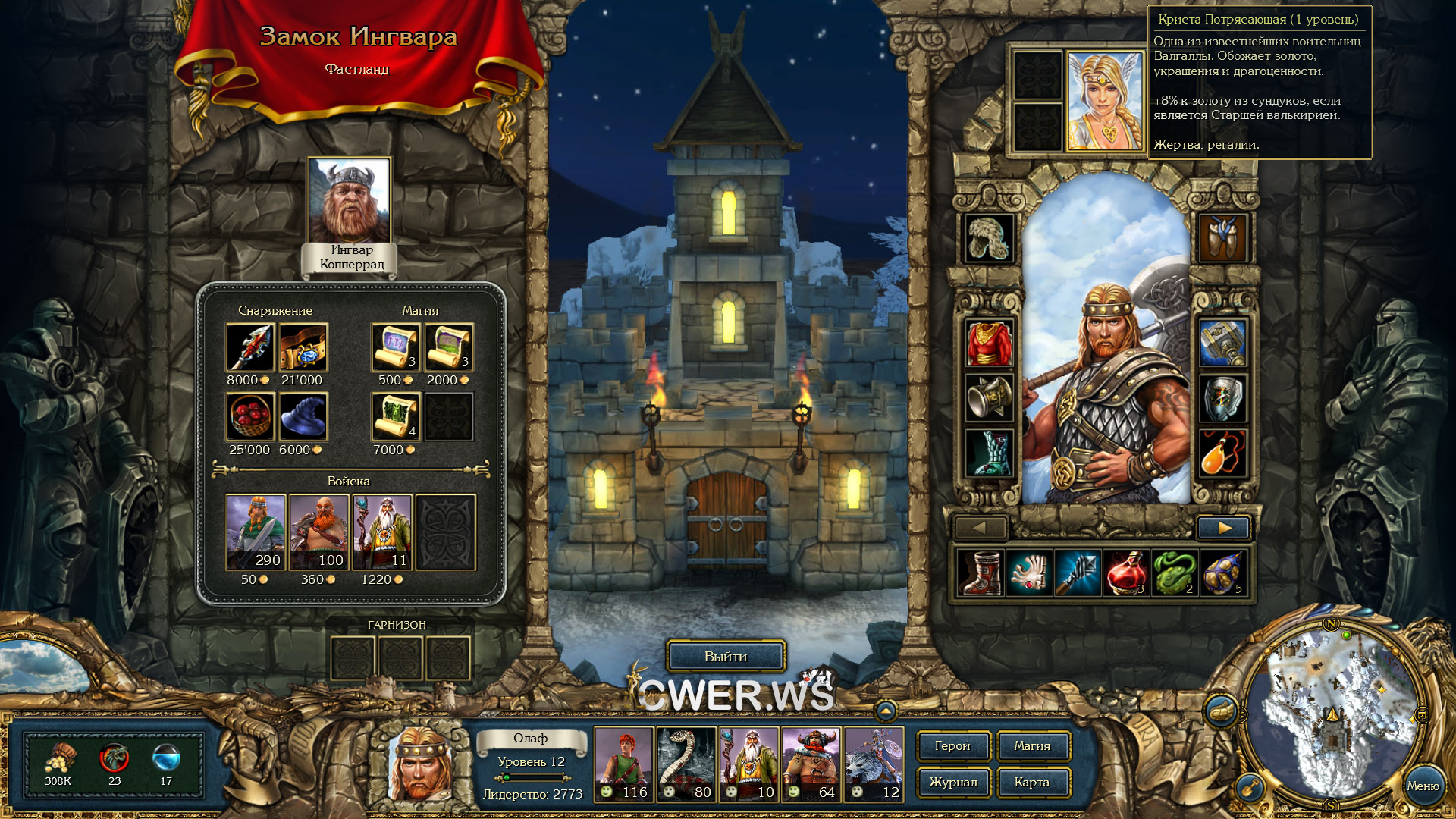Open the Меню game menu
Image resolution: width=1456 pixels, height=819 pixels.
[1423, 786]
